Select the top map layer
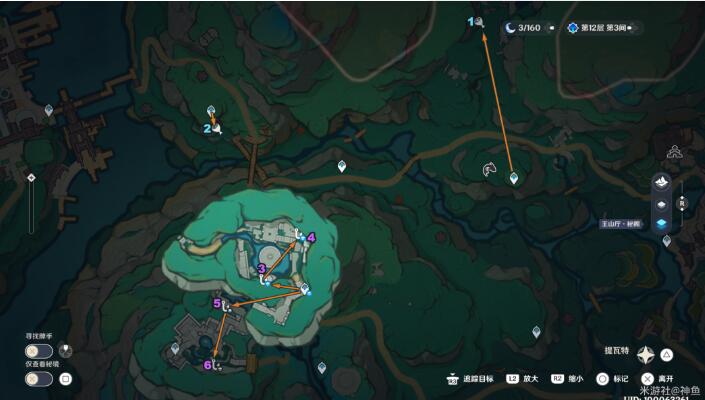Viewport: 705px width, 400px height. (662, 182)
